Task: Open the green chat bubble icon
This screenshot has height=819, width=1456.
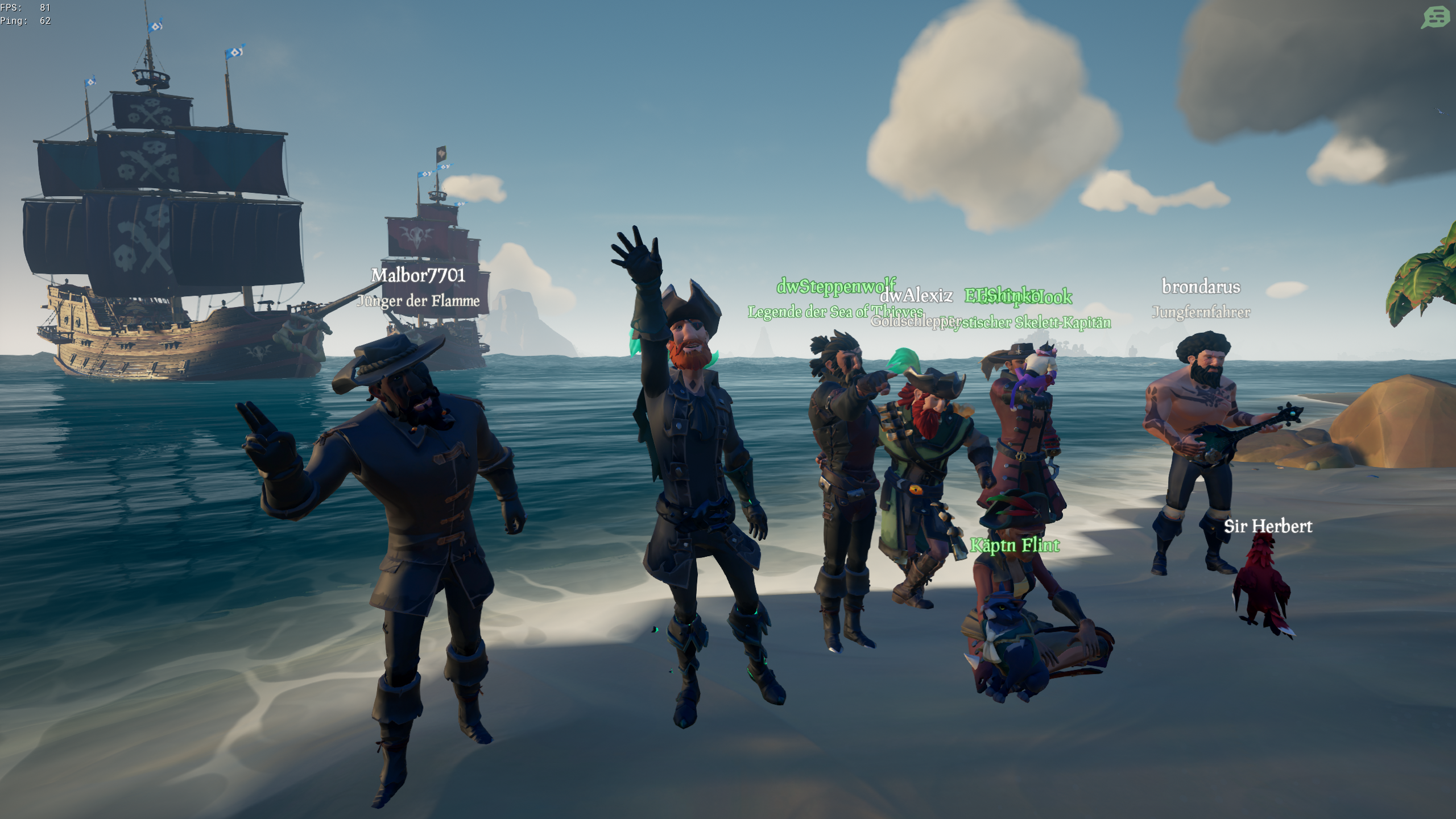Action: coord(1435,17)
